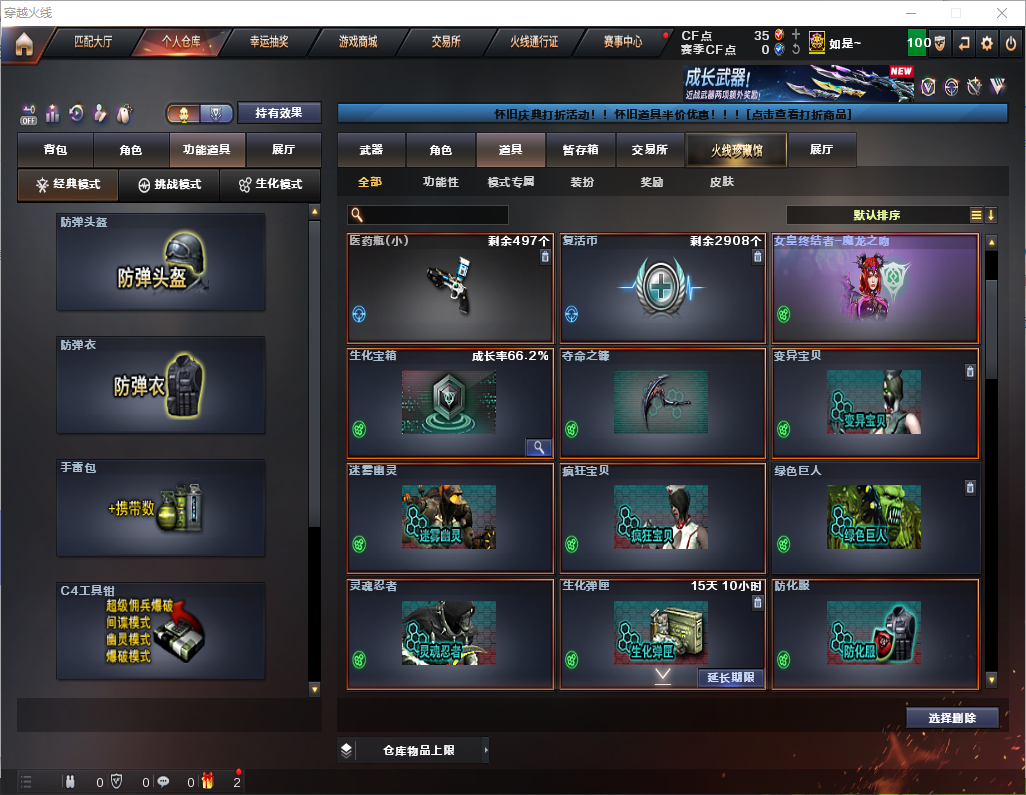Select the 武器 warehouse tab
Viewport: 1026px width, 795px height.
coord(371,150)
